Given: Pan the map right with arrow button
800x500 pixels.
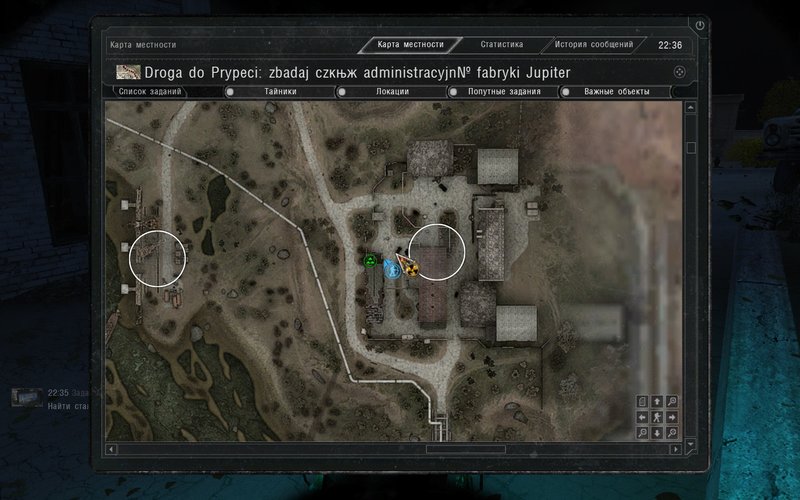Looking at the screenshot, I should 671,417.
